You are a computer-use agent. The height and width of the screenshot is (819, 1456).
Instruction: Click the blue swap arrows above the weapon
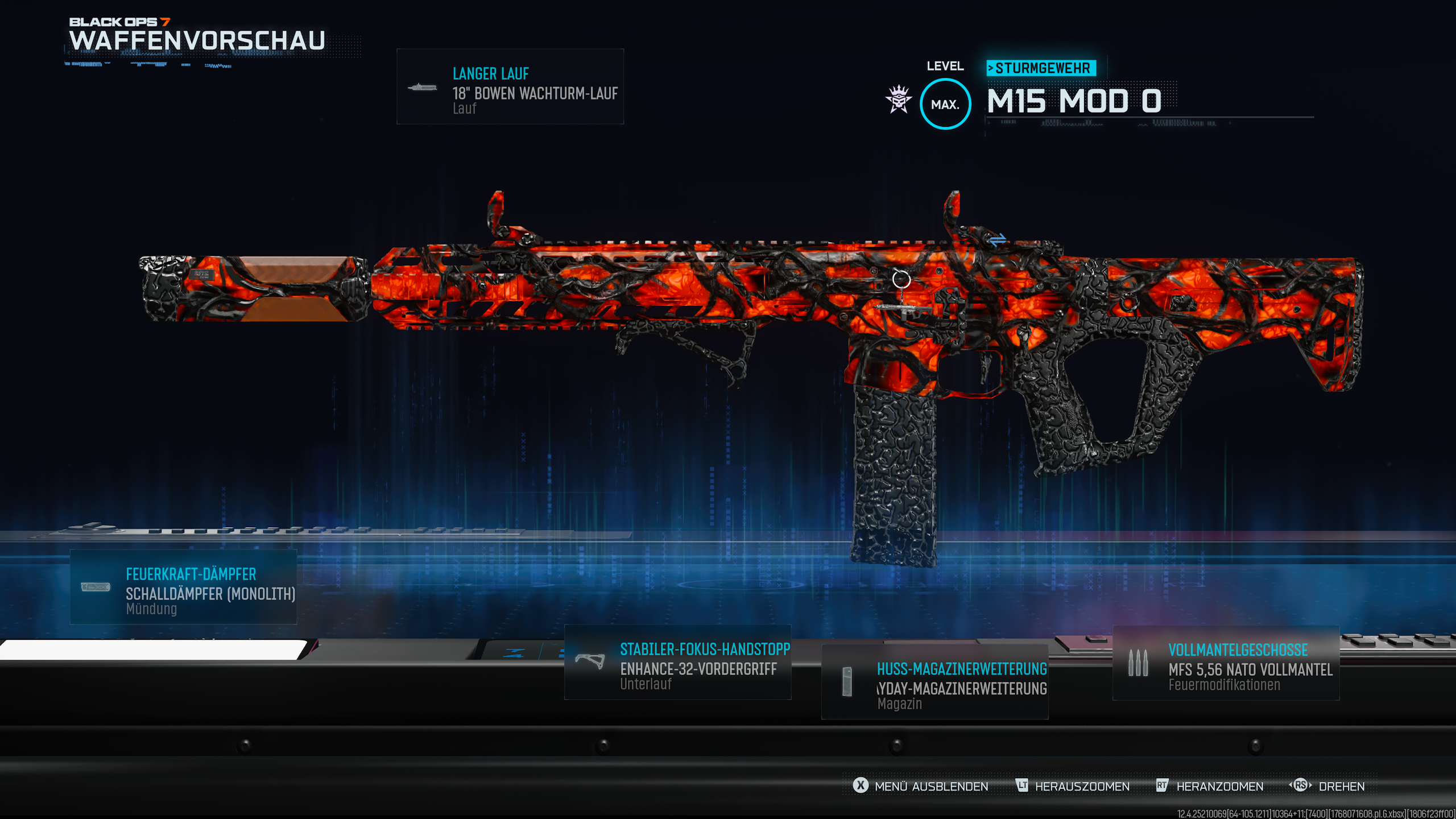pos(998,240)
